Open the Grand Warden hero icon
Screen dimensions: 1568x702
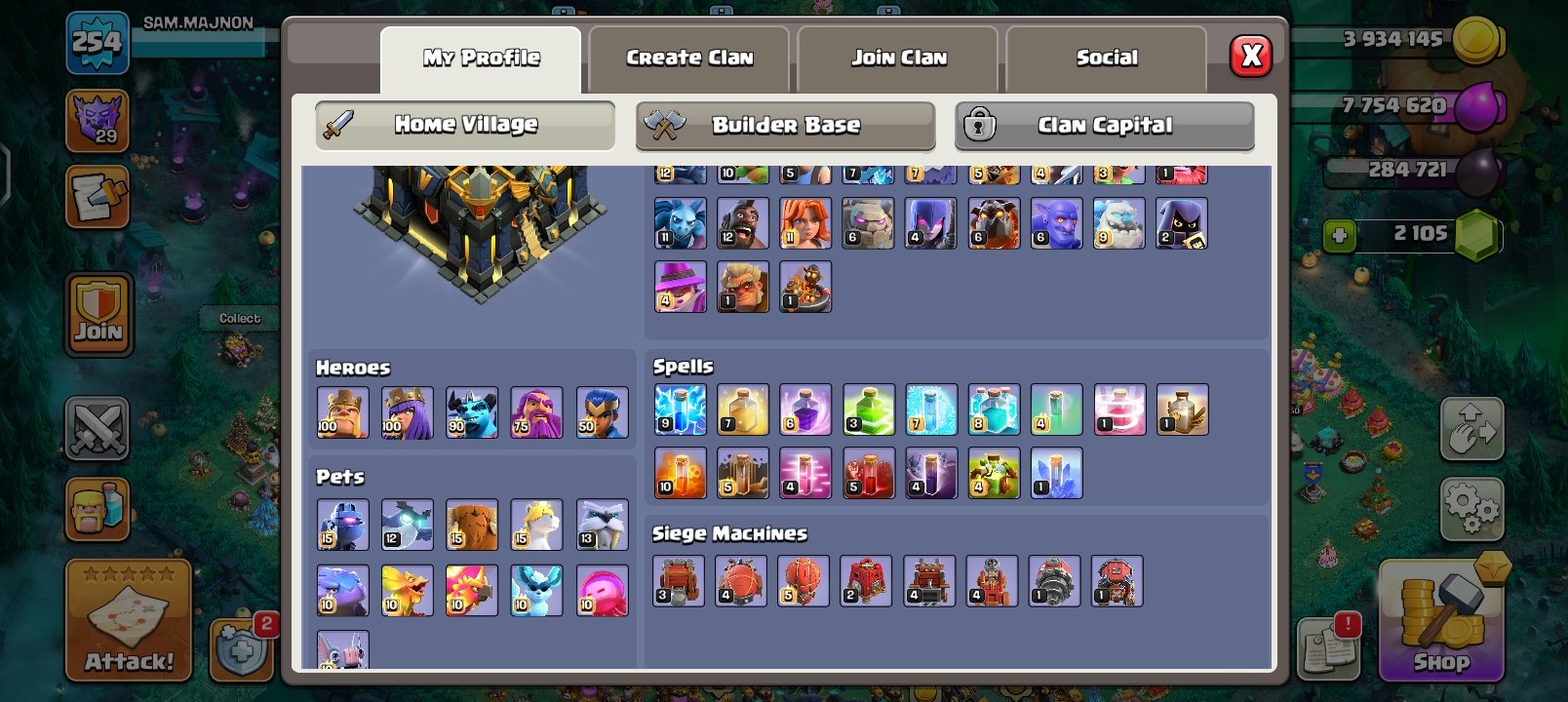[537, 412]
